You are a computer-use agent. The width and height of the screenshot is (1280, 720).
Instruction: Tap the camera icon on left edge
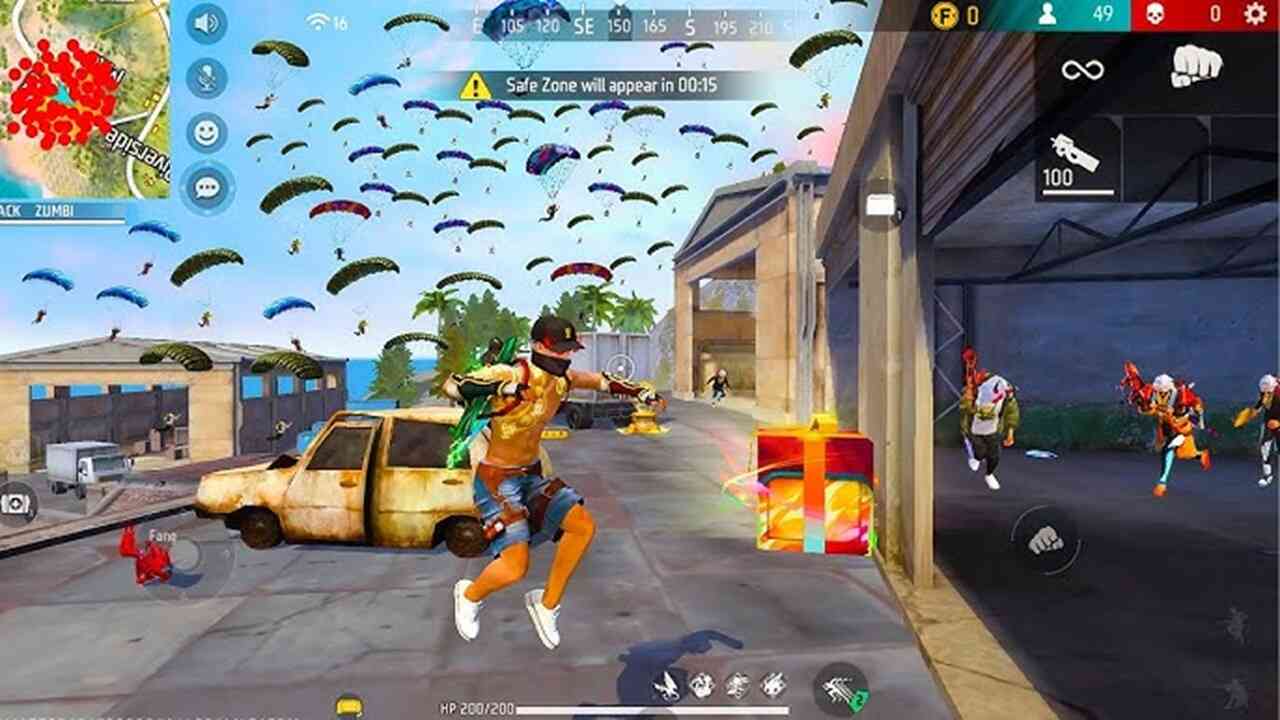16,503
